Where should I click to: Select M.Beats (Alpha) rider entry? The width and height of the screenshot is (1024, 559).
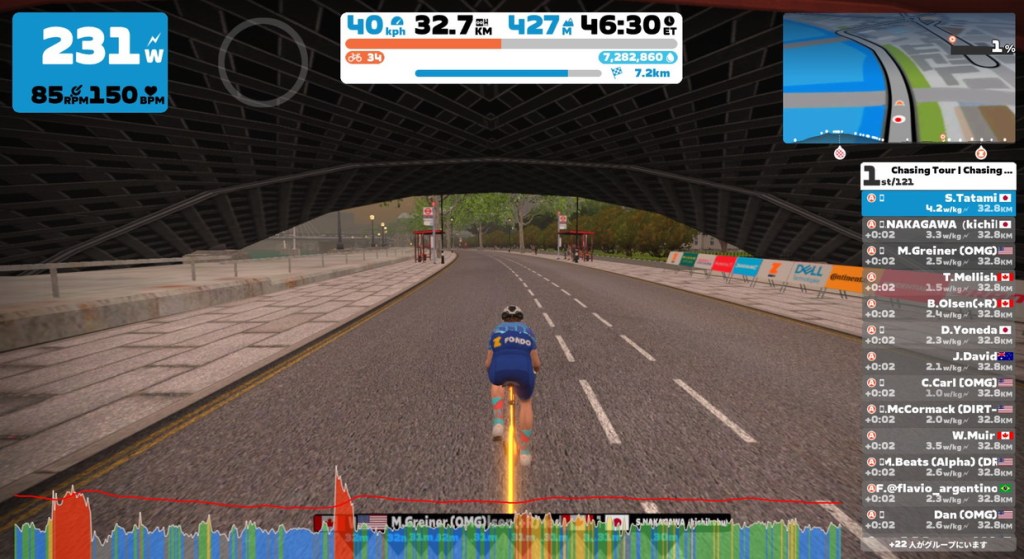[x=938, y=466]
